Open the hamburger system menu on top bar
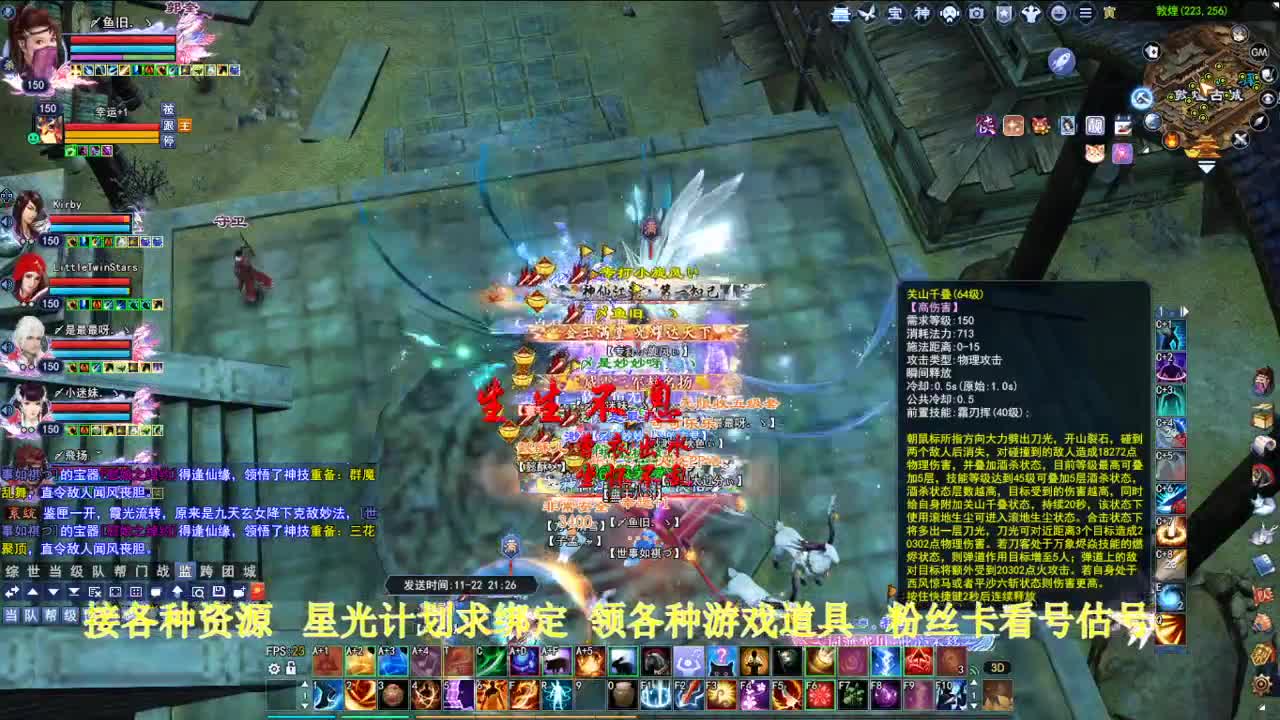This screenshot has height=720, width=1280. 1085,13
